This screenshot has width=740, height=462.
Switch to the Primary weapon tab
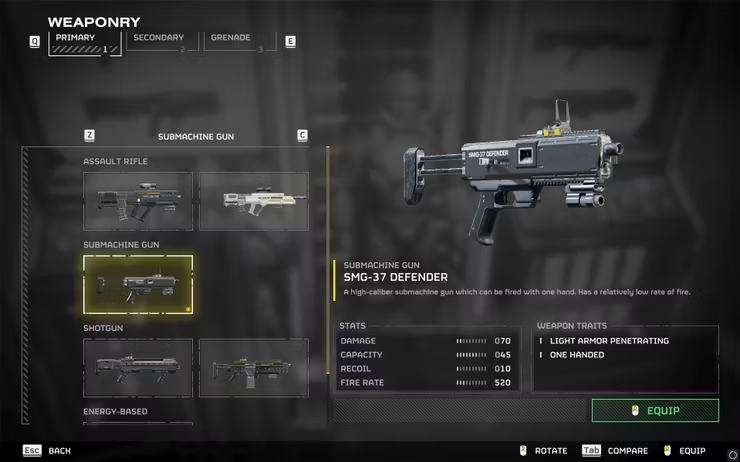click(x=84, y=42)
